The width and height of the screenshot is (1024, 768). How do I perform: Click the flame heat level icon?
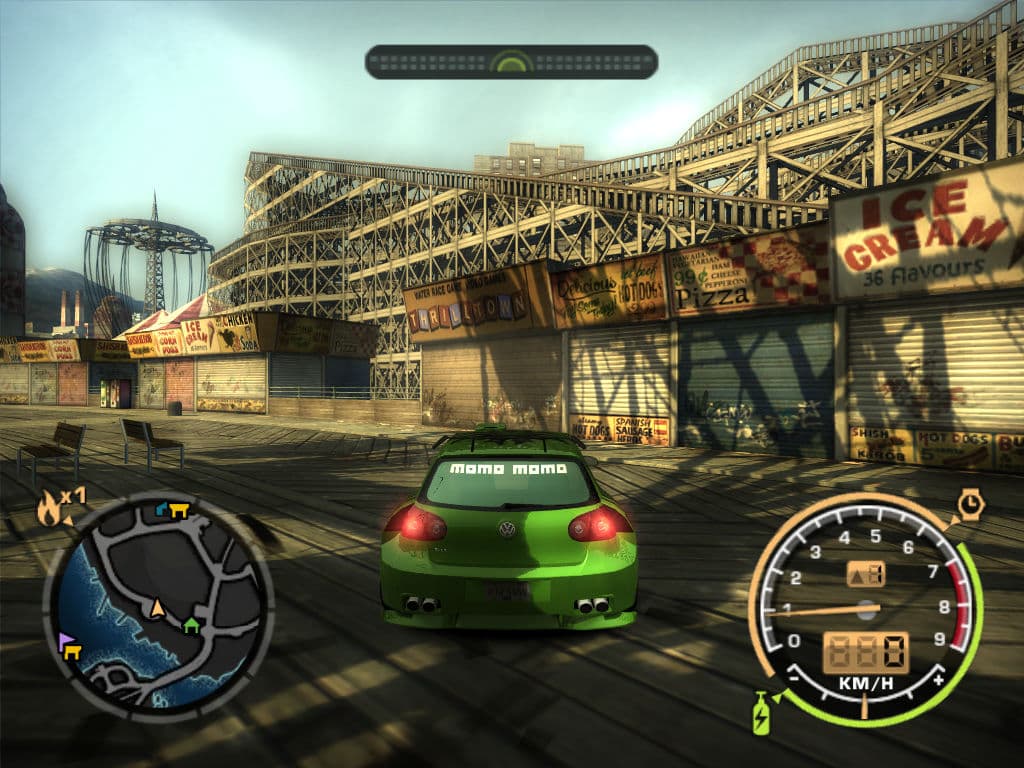49,509
